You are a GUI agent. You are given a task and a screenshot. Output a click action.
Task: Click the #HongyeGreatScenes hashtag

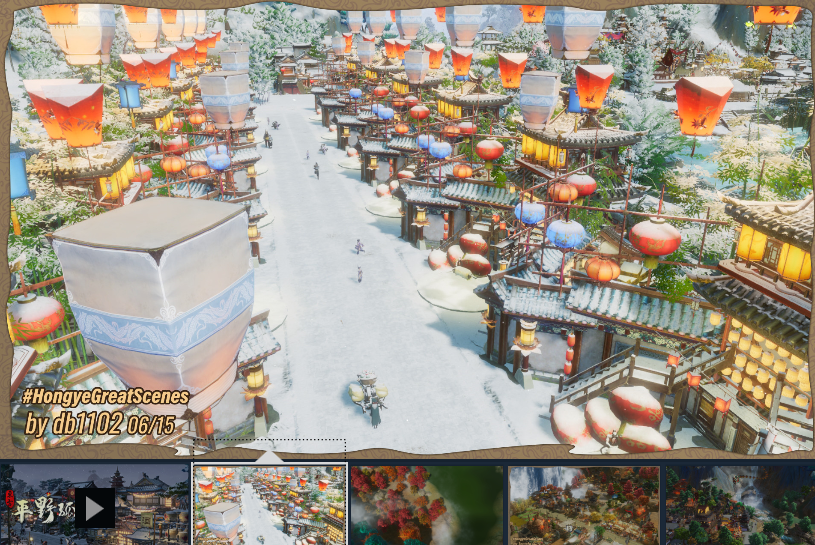click(105, 397)
